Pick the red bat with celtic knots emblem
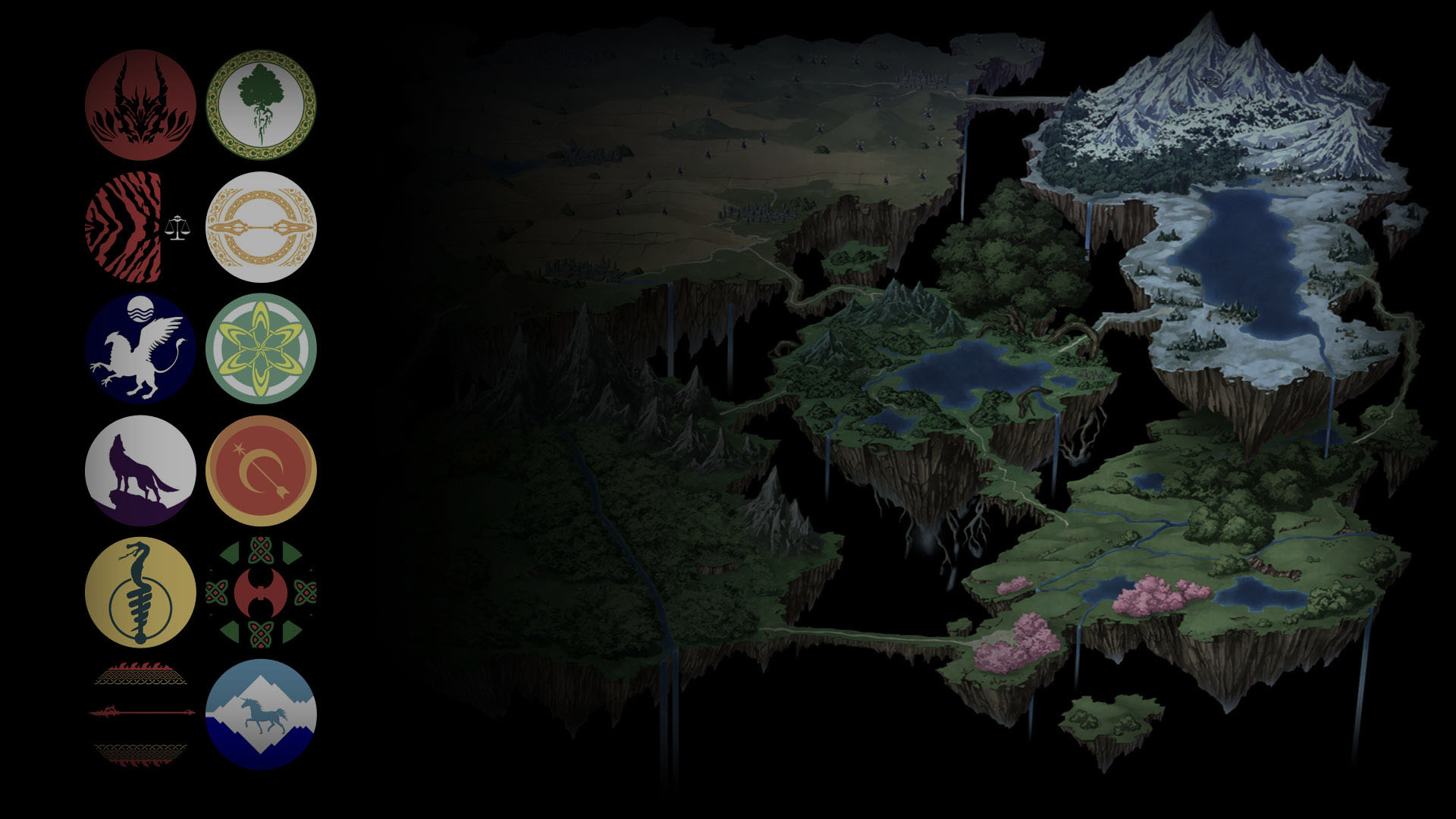 coord(261,592)
